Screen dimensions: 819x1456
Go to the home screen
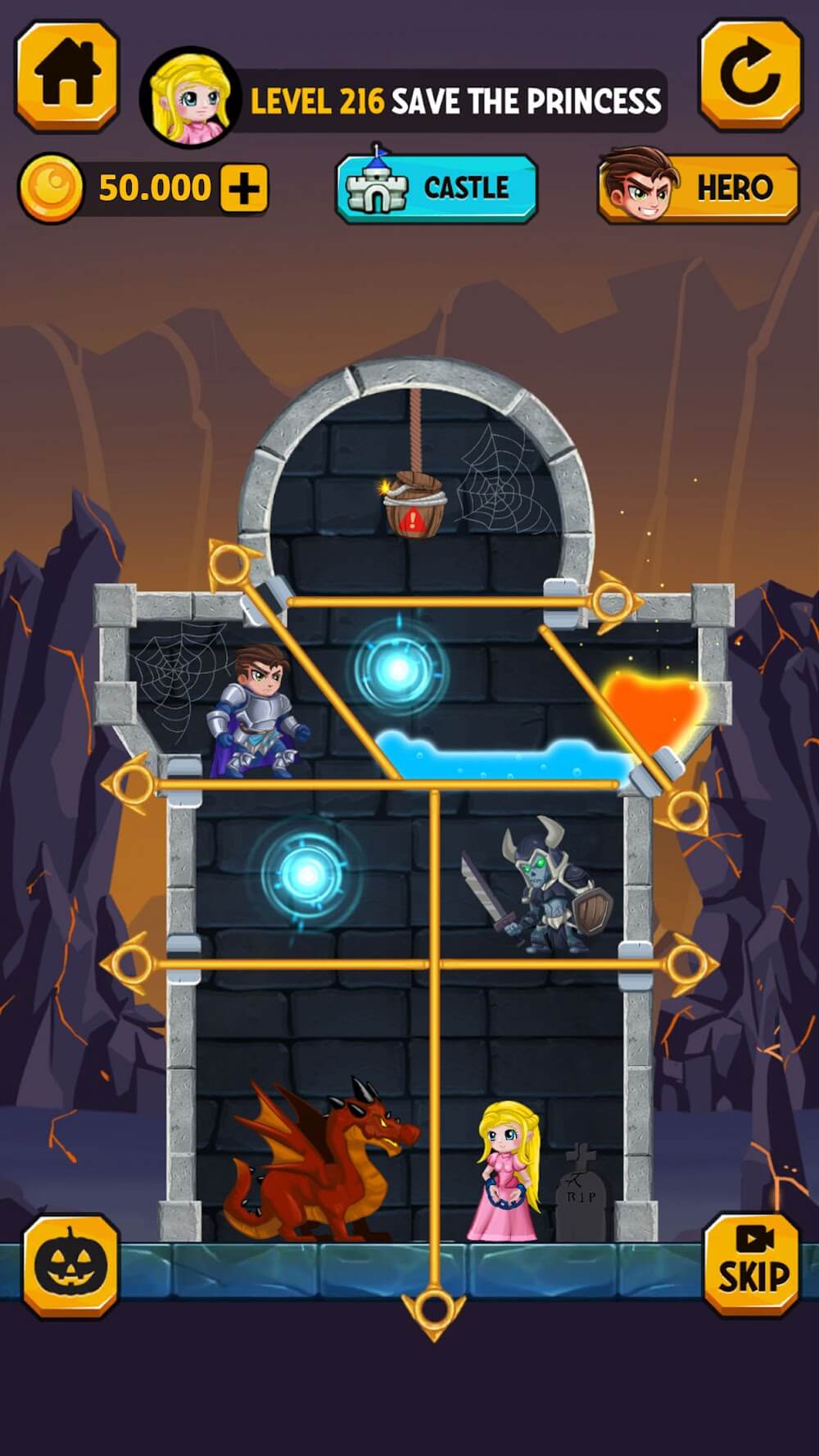coord(67,75)
